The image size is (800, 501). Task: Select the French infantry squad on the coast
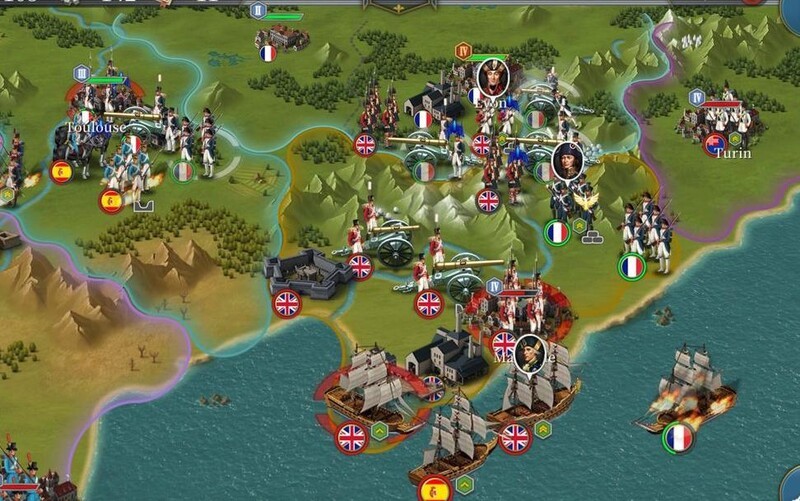pyautogui.click(x=645, y=235)
